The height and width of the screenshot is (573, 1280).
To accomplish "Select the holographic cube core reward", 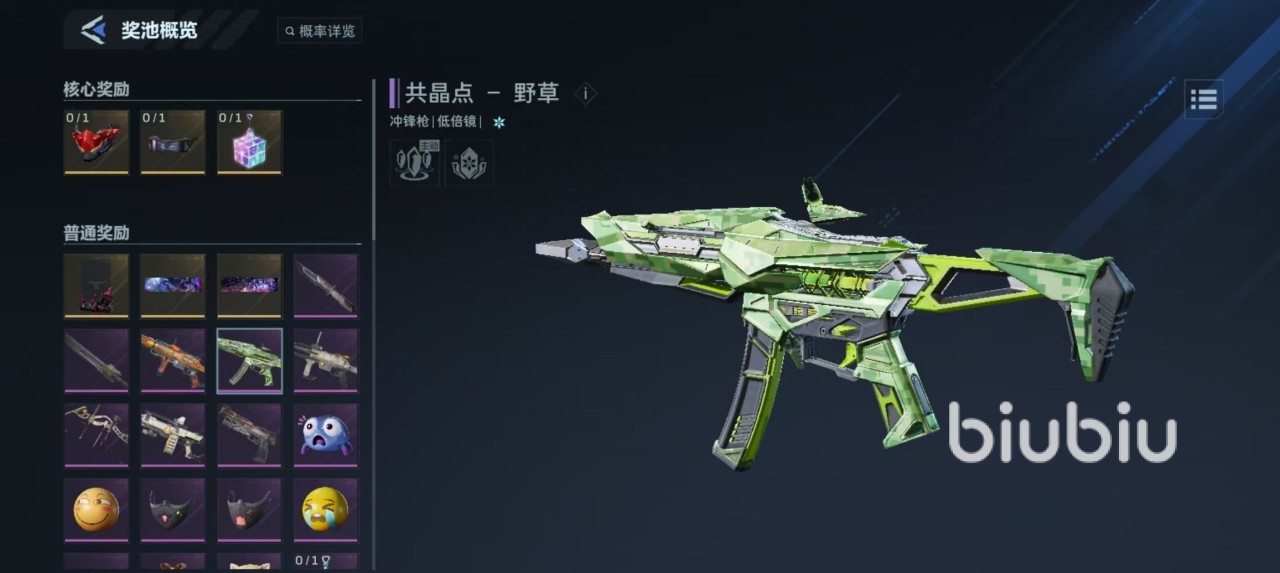I will [x=249, y=144].
